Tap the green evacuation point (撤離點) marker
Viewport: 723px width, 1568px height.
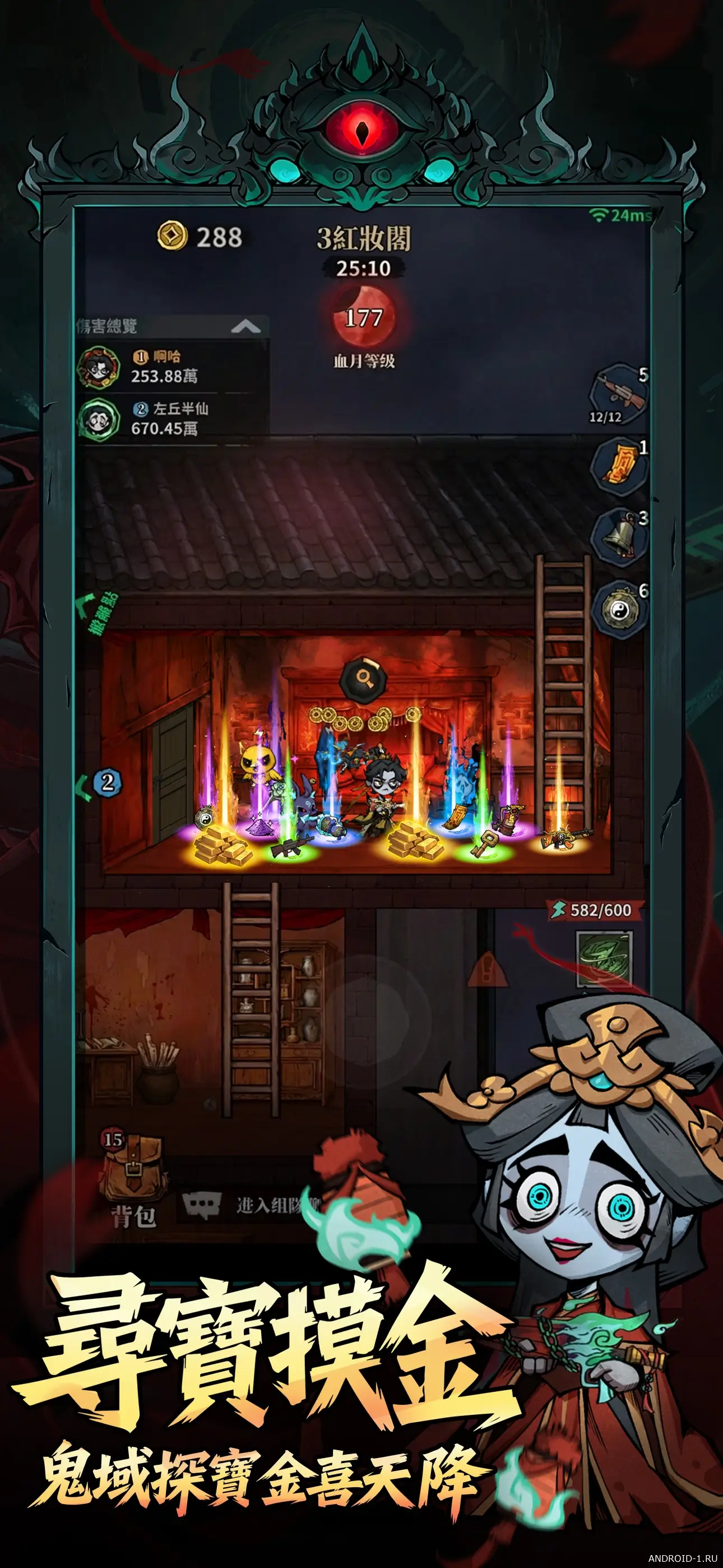coord(96,612)
